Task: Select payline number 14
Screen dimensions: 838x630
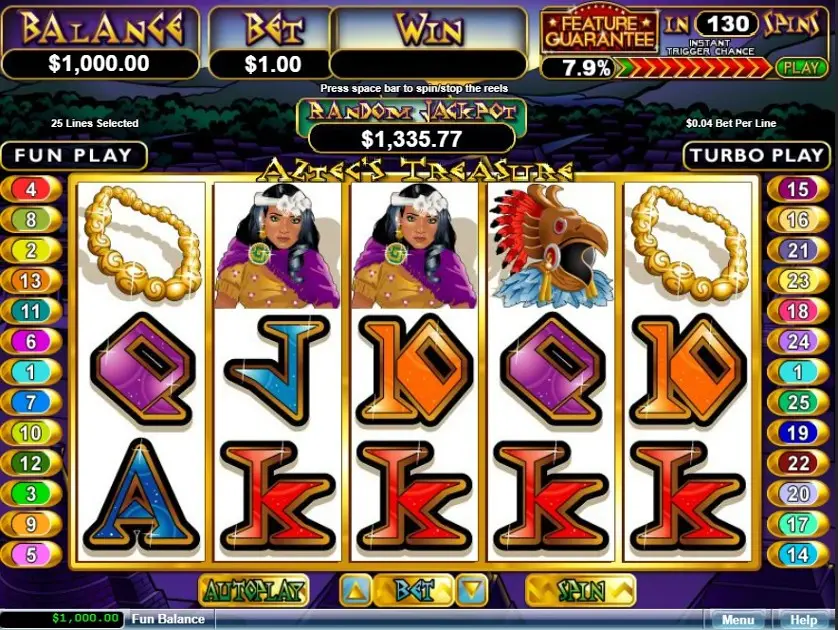Action: [797, 553]
